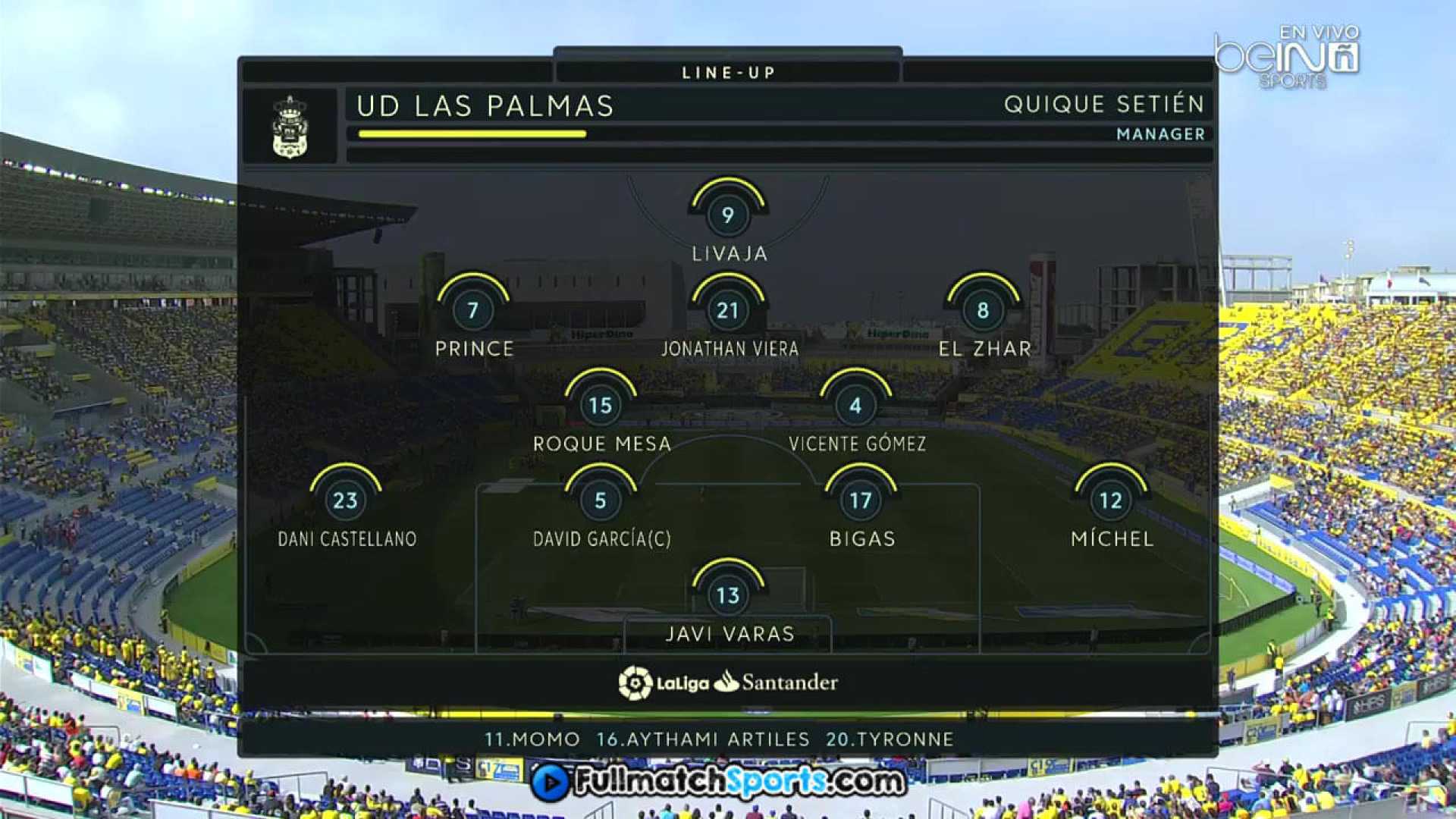Pick El Zhar's number 8 badge
The image size is (1456, 819).
coord(983,310)
